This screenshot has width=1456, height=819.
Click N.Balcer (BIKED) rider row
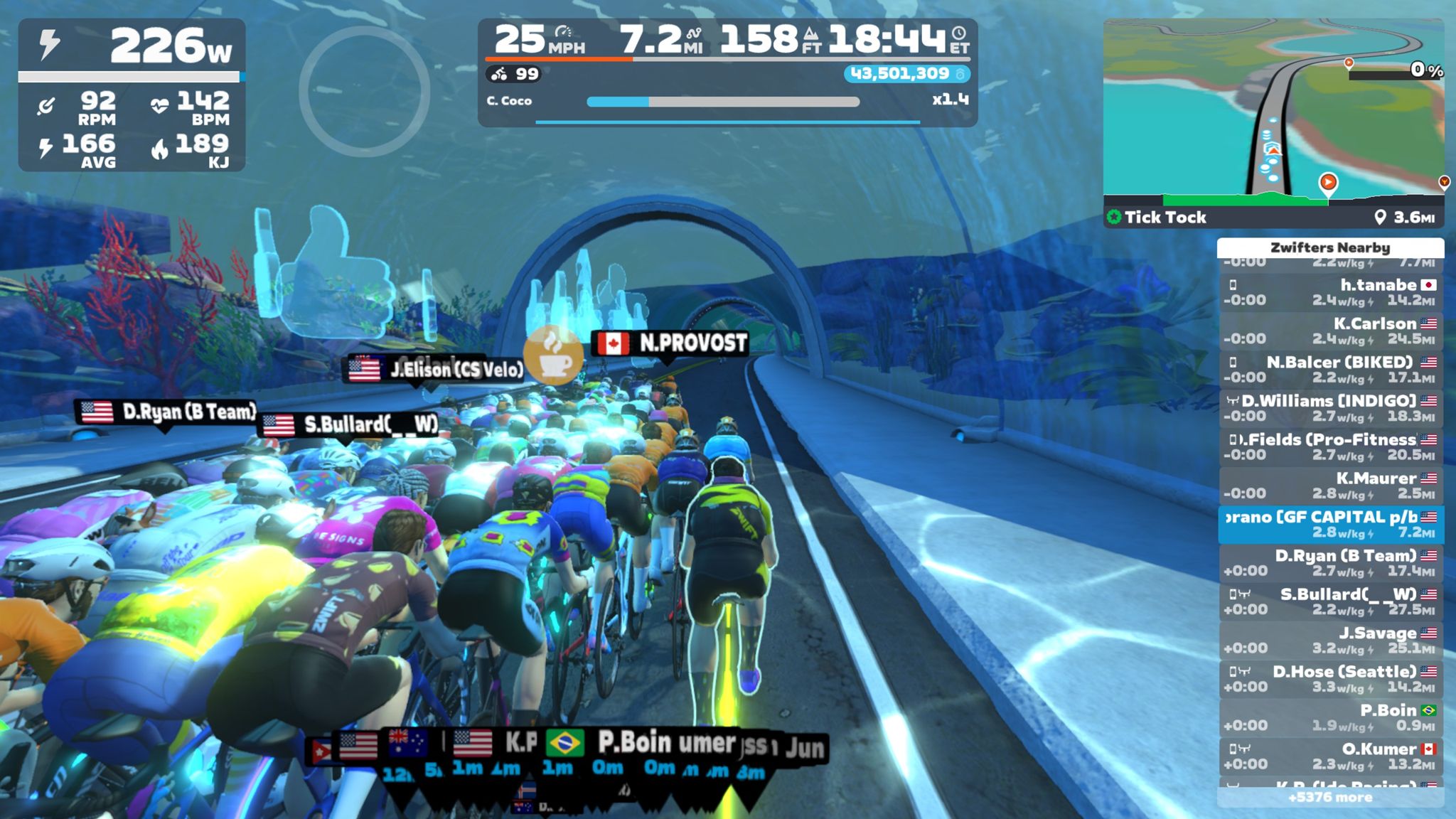(1330, 370)
